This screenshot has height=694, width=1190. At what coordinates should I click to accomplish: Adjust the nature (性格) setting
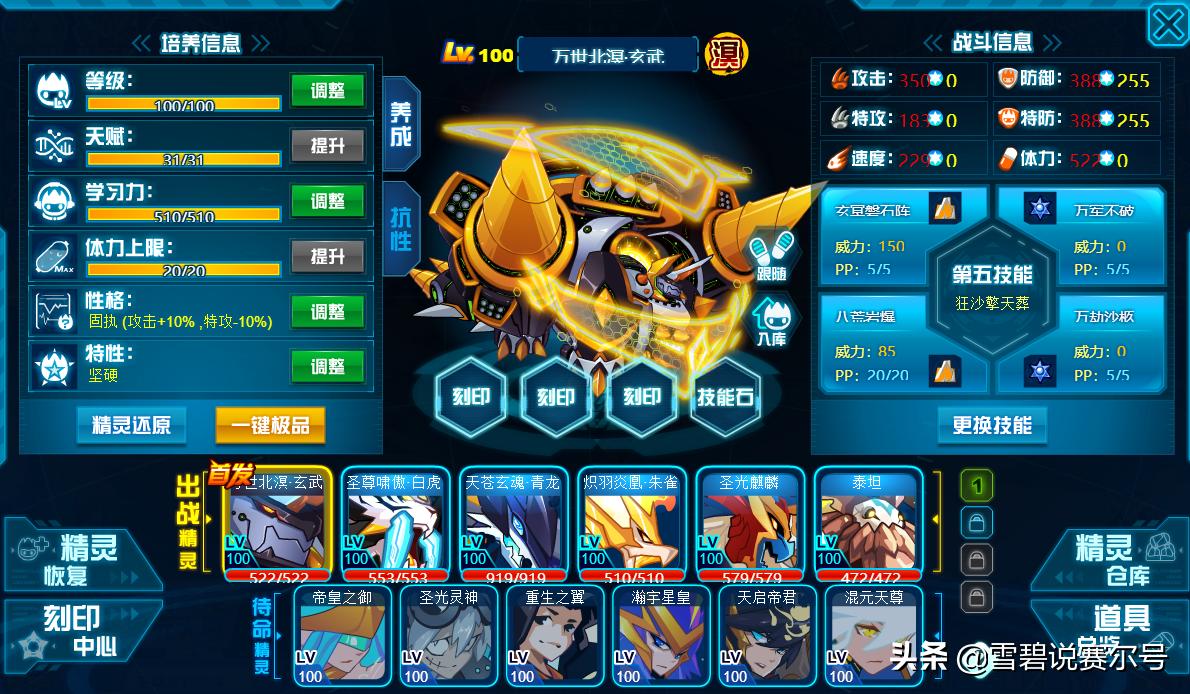(x=327, y=312)
